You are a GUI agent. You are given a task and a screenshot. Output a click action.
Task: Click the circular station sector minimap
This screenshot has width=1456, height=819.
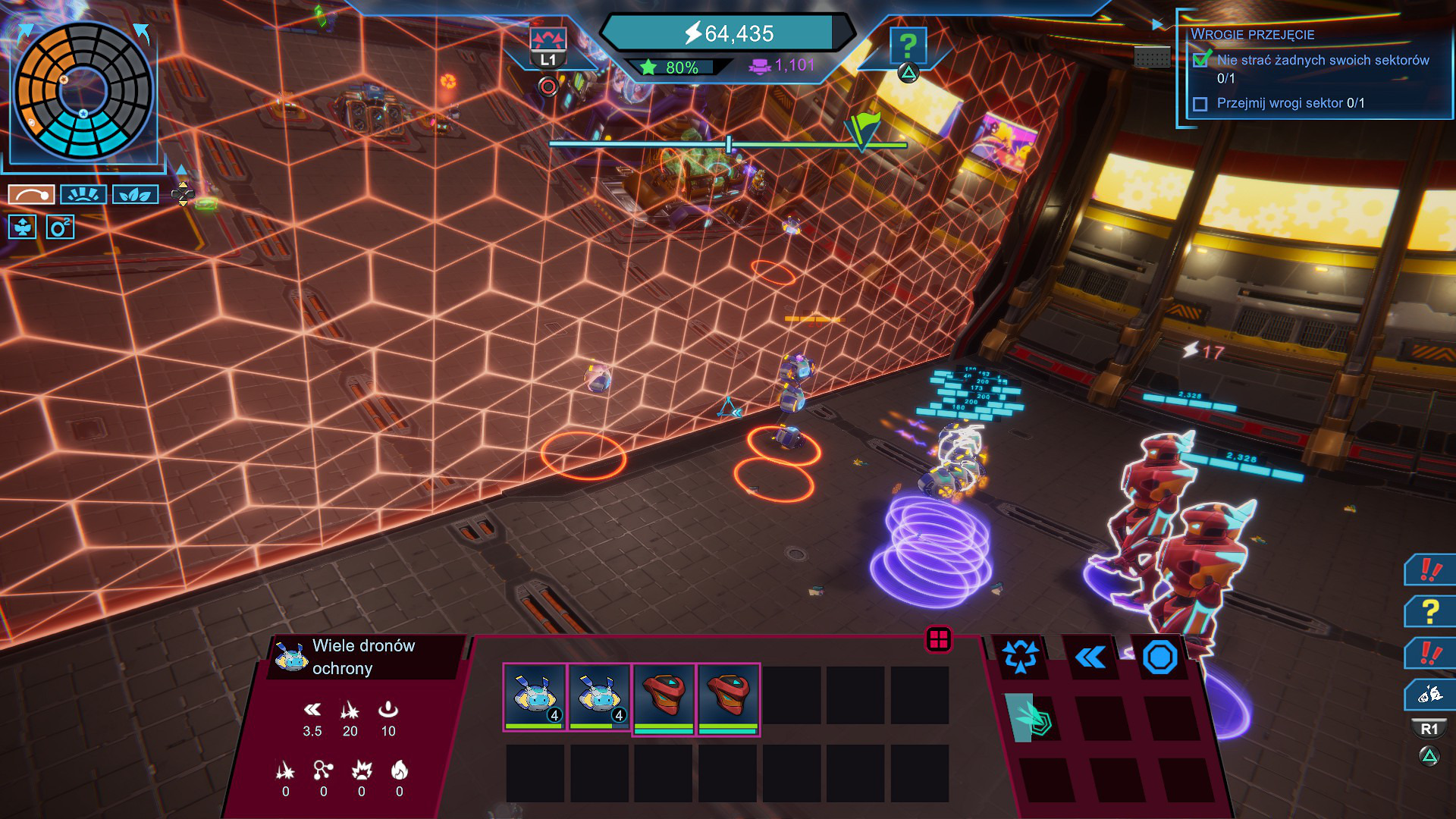click(x=83, y=92)
